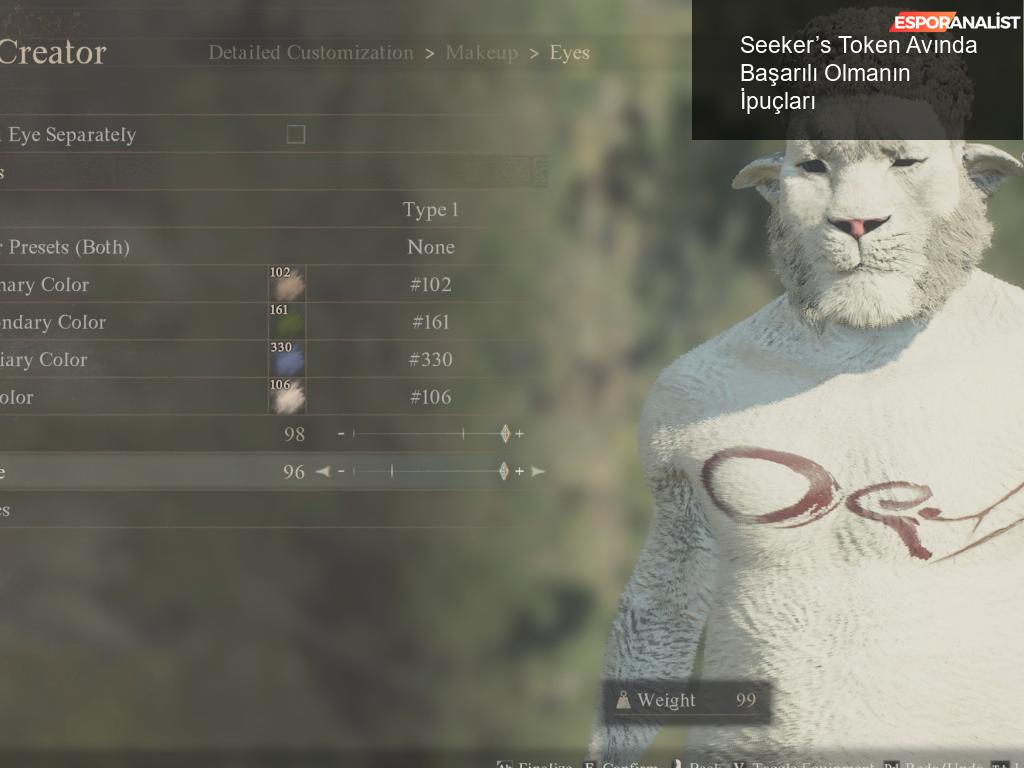
Task: Toggle the Eye Separately checkbox
Action: [296, 134]
